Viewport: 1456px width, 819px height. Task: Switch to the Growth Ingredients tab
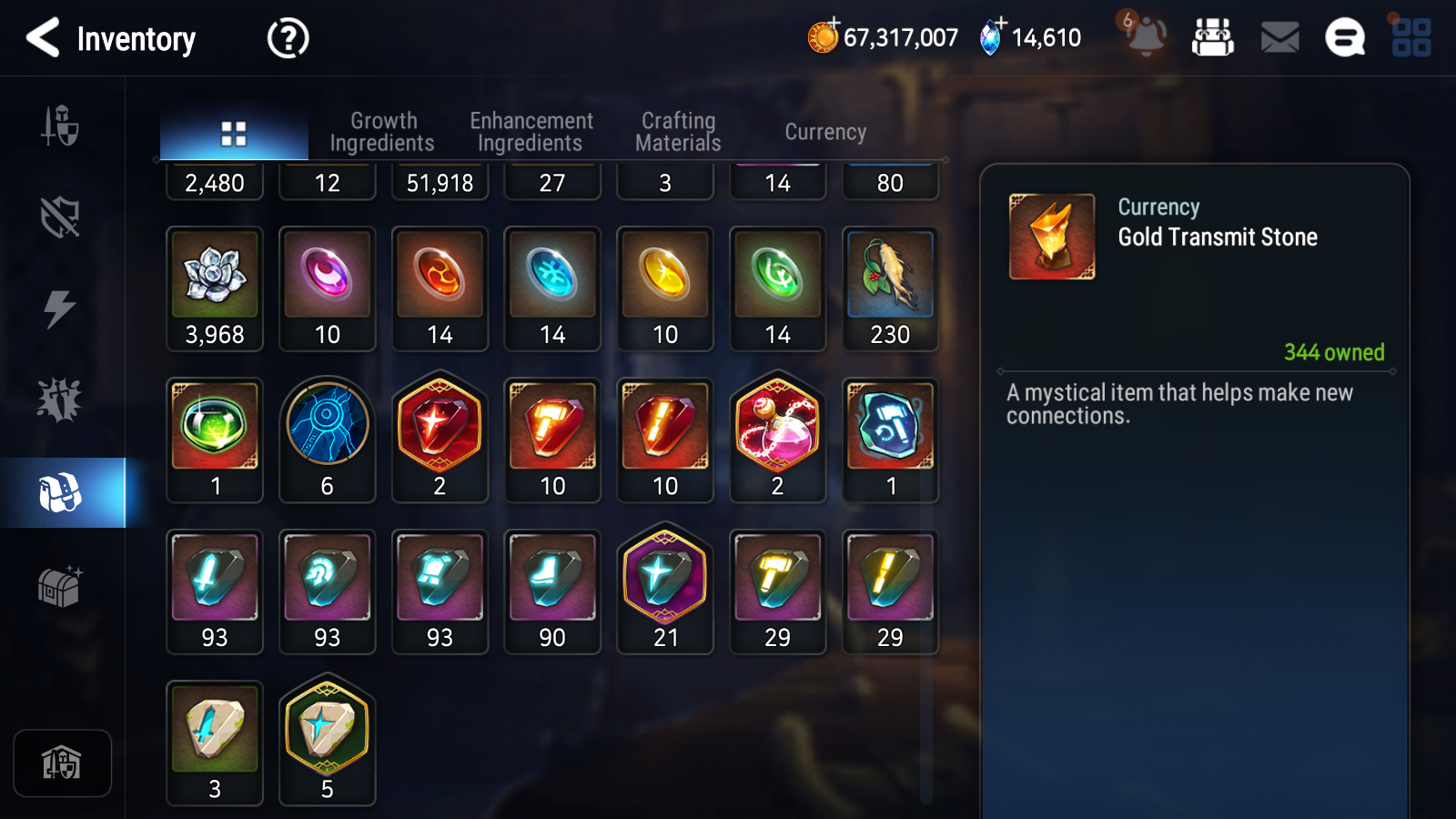(383, 130)
